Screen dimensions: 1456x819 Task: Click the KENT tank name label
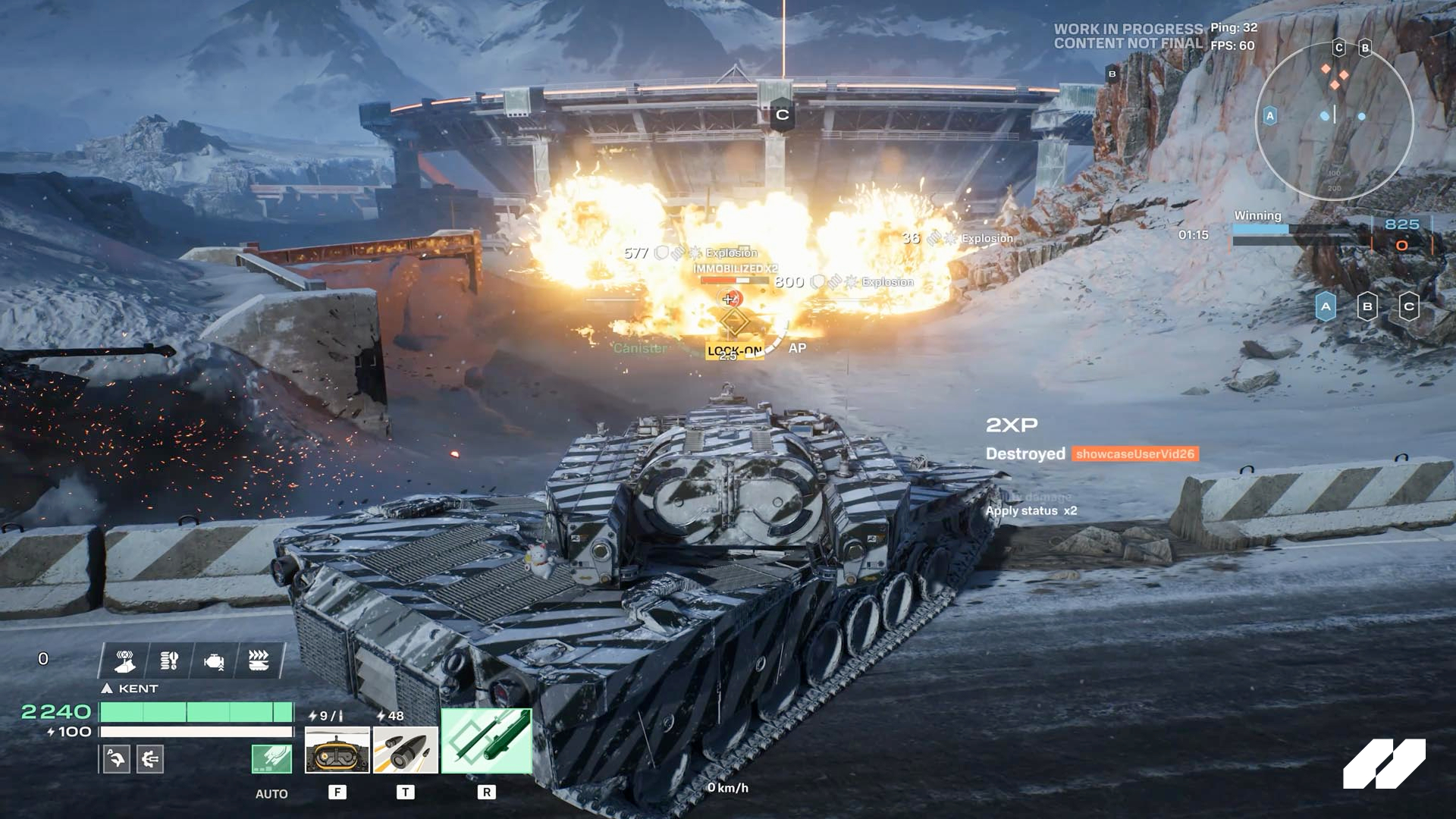[x=138, y=689]
